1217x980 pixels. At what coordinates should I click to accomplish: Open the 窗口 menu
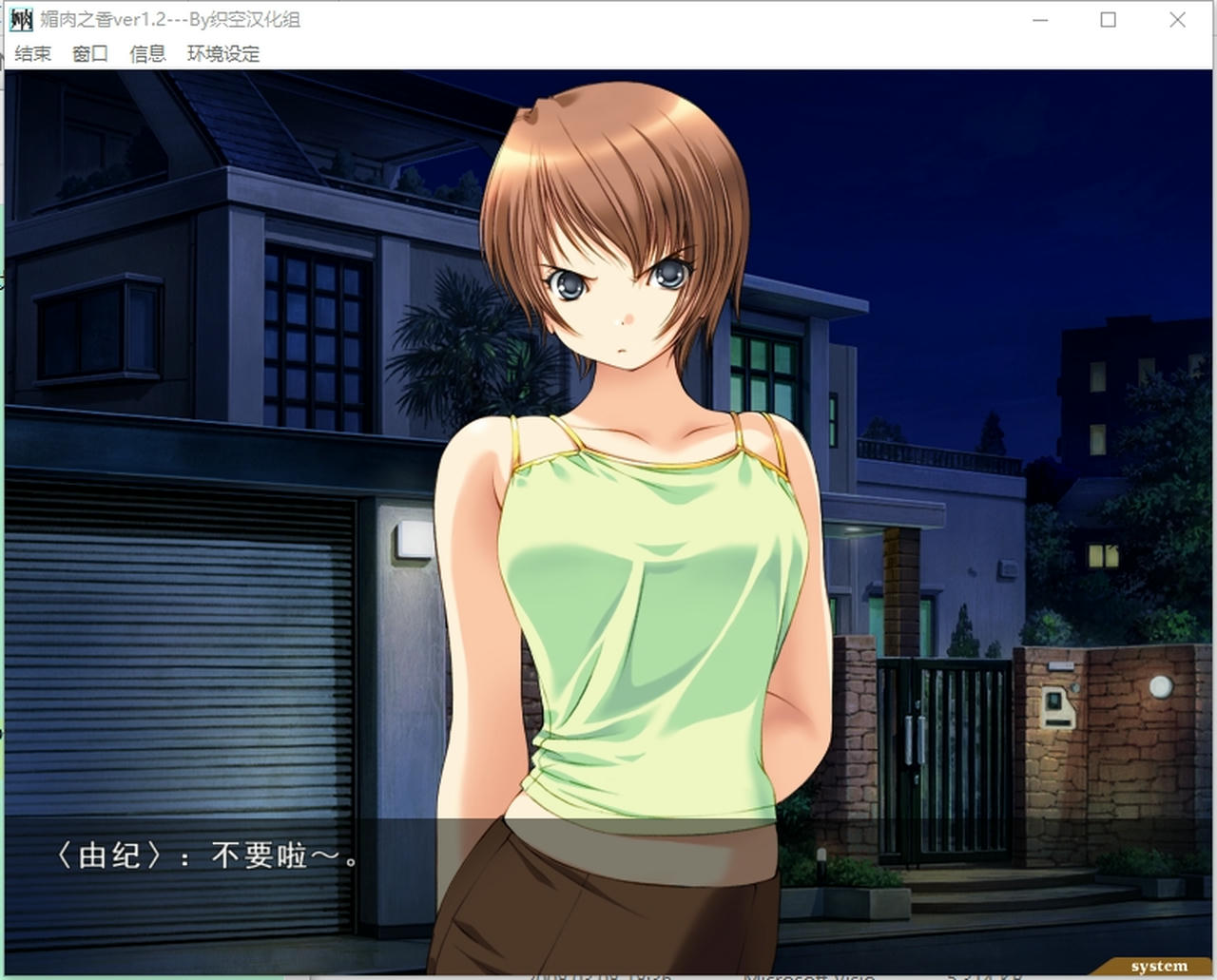point(88,54)
